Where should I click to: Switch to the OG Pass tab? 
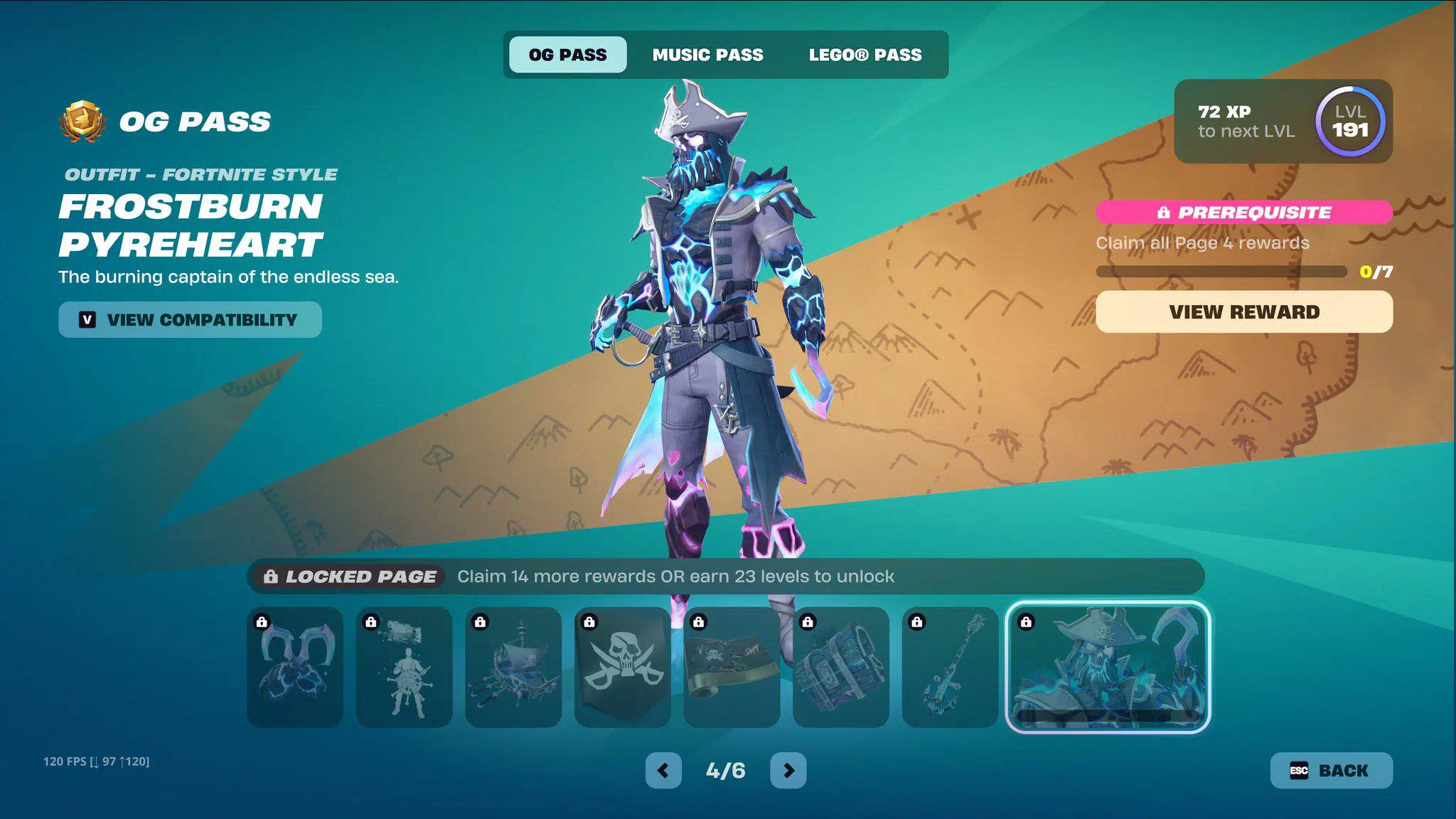coord(567,55)
